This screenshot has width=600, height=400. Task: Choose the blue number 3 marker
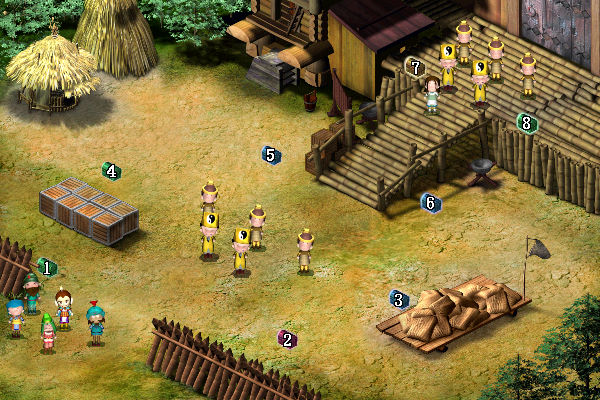pyautogui.click(x=399, y=299)
